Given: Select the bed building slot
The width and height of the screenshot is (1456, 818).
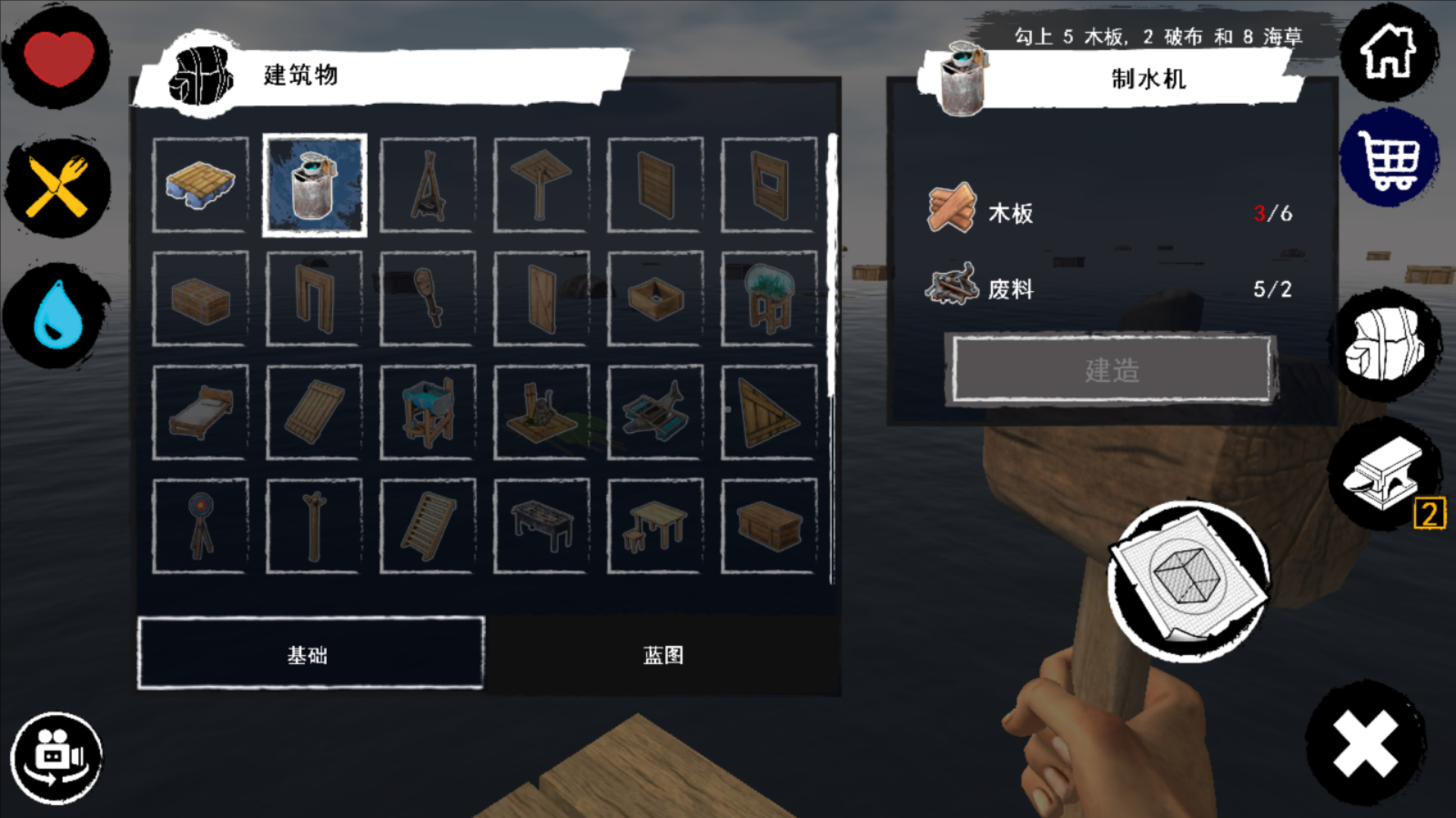Looking at the screenshot, I should pos(200,412).
